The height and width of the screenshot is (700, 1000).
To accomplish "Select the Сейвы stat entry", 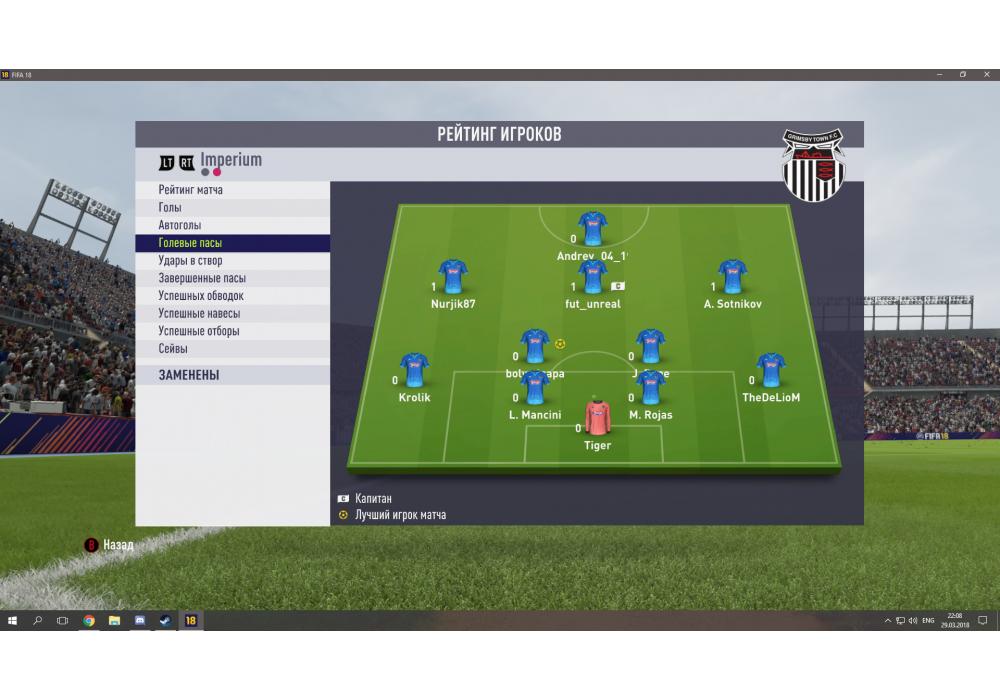I will (x=173, y=349).
